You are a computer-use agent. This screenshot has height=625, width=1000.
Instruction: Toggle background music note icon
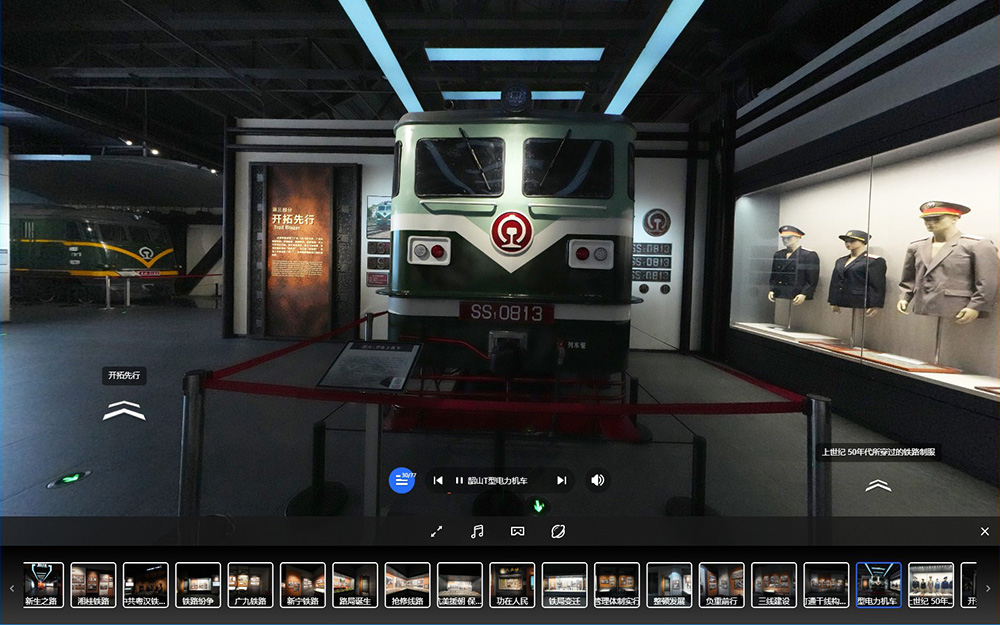click(477, 532)
